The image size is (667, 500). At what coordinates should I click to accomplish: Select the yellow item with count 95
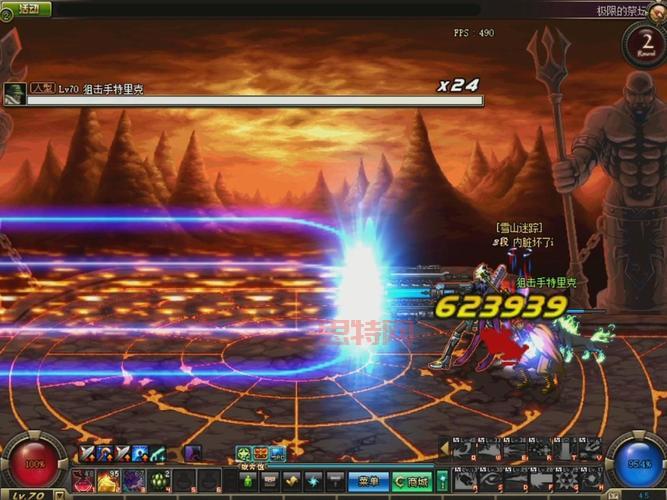click(108, 481)
